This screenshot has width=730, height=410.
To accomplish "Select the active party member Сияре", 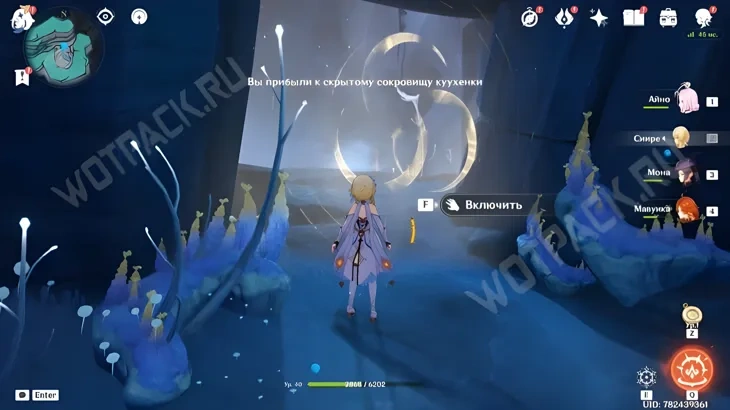I will [682, 137].
